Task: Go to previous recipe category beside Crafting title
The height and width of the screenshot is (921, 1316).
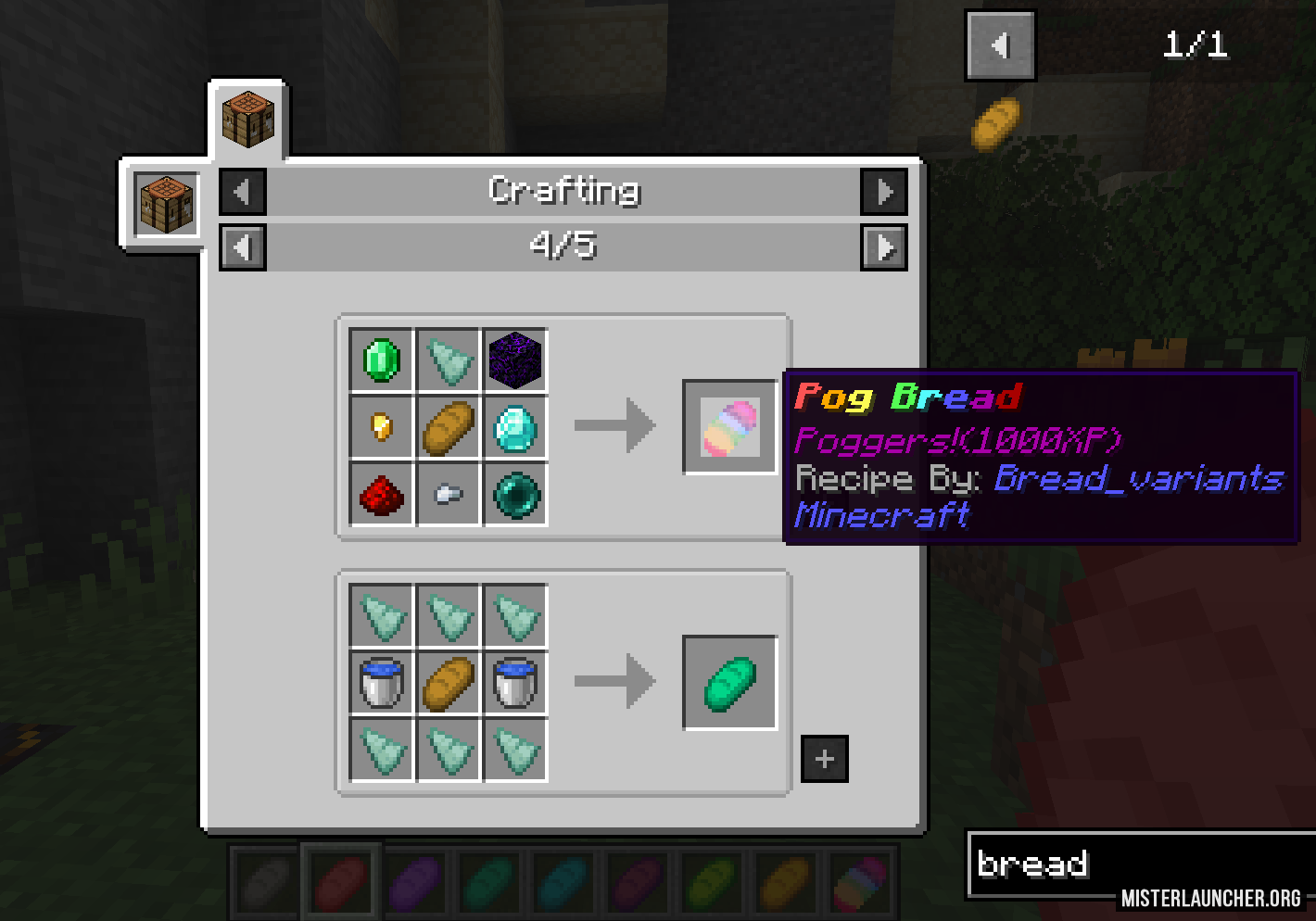Action: (243, 192)
